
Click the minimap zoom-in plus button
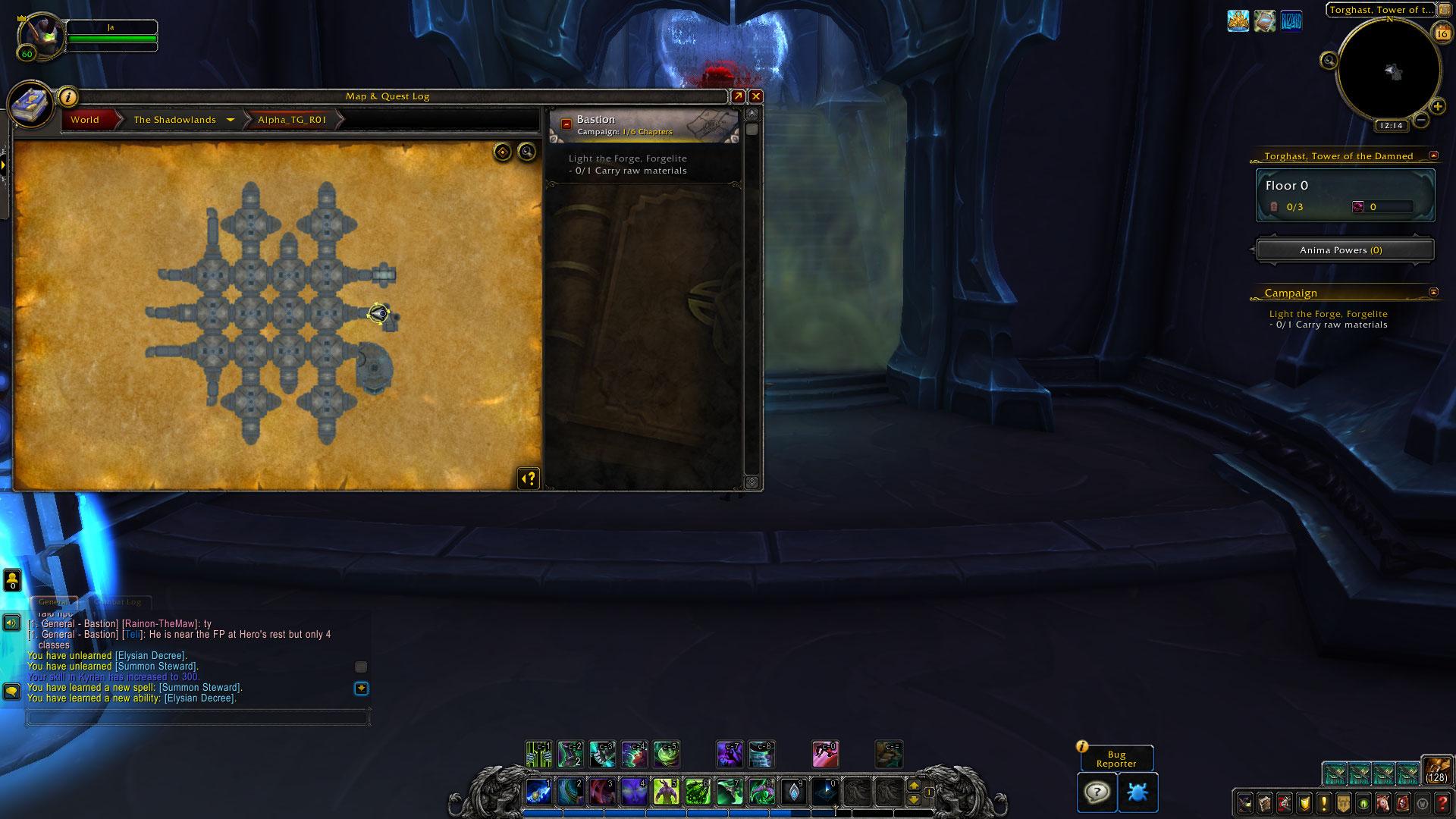1437,107
